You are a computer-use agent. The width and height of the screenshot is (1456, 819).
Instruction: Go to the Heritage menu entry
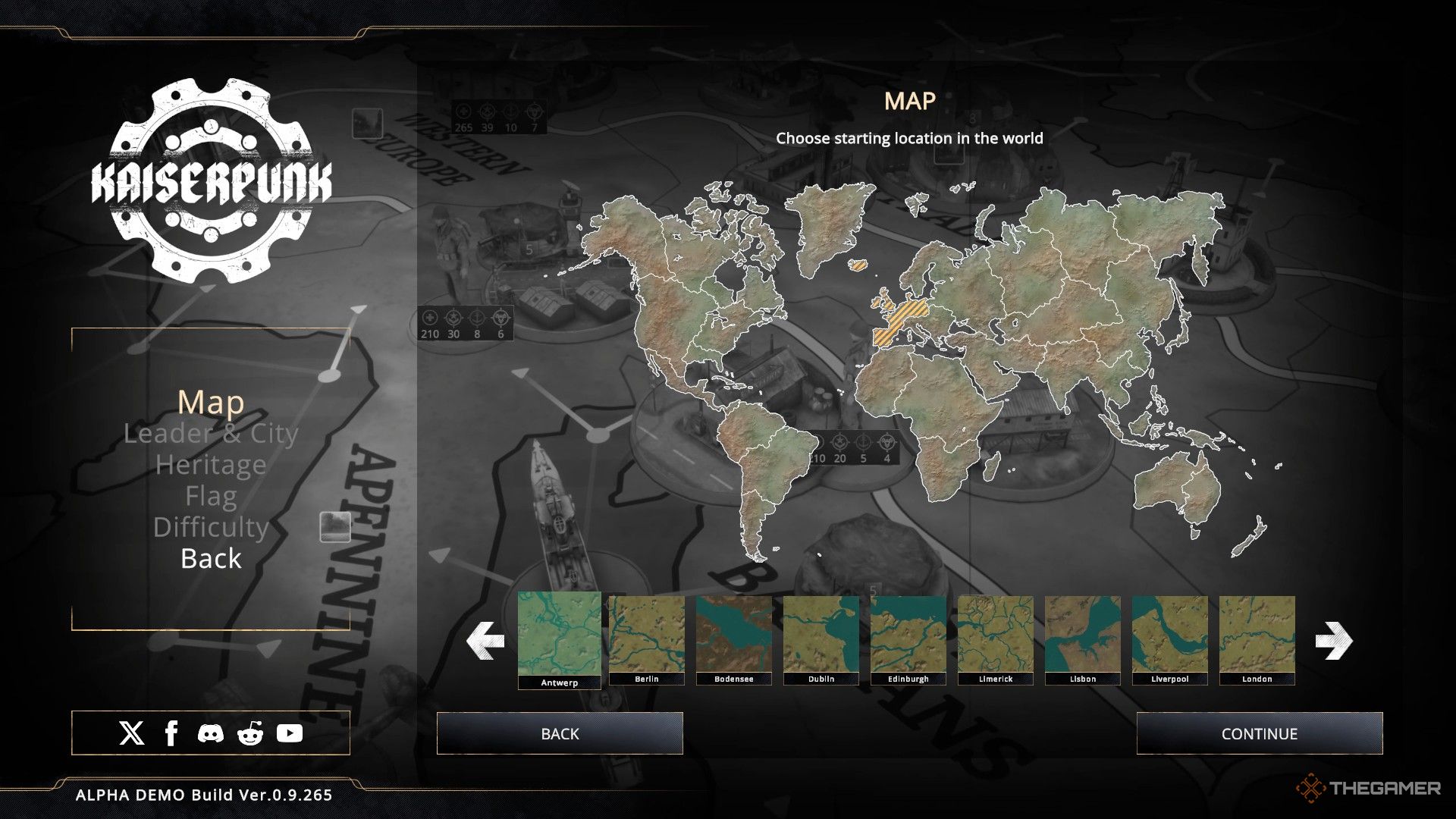coord(211,465)
